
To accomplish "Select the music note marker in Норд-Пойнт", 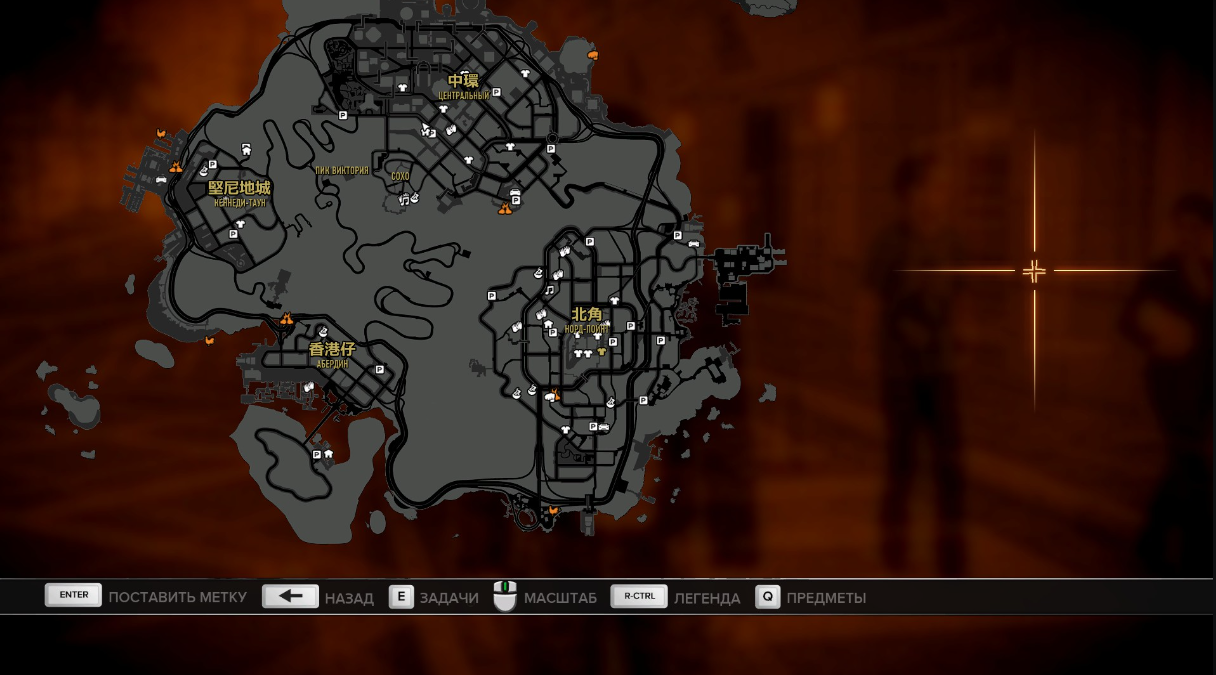I will (549, 290).
